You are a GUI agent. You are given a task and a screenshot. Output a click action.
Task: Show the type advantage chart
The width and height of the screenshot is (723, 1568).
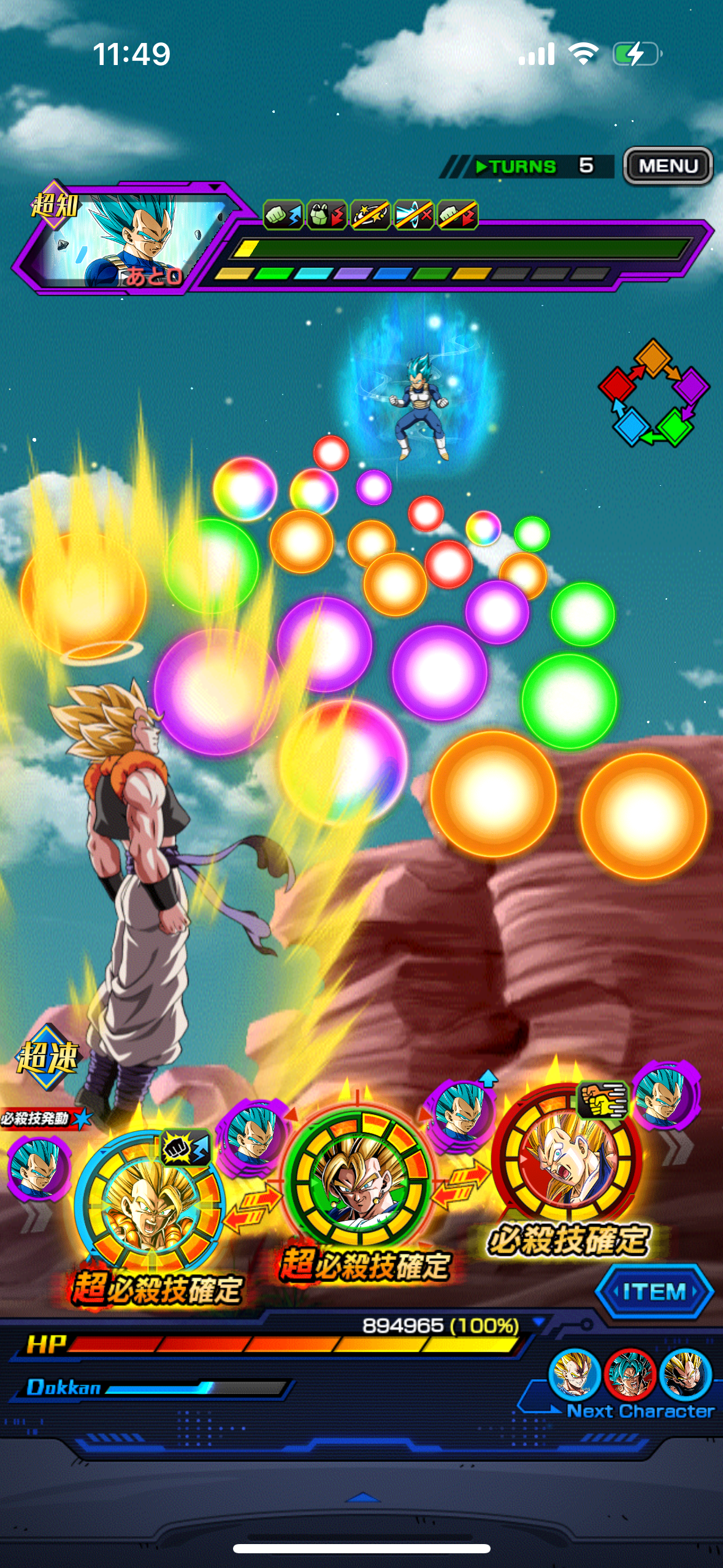[x=654, y=393]
